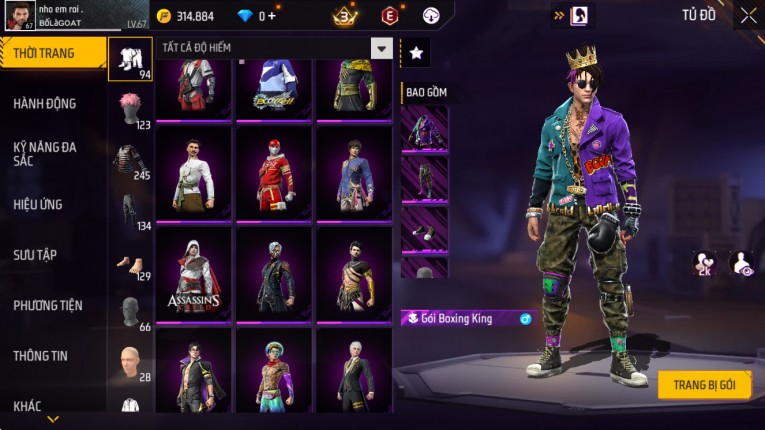Select the jacket piece in BAO GỒM
This screenshot has height=430, width=765.
[424, 129]
